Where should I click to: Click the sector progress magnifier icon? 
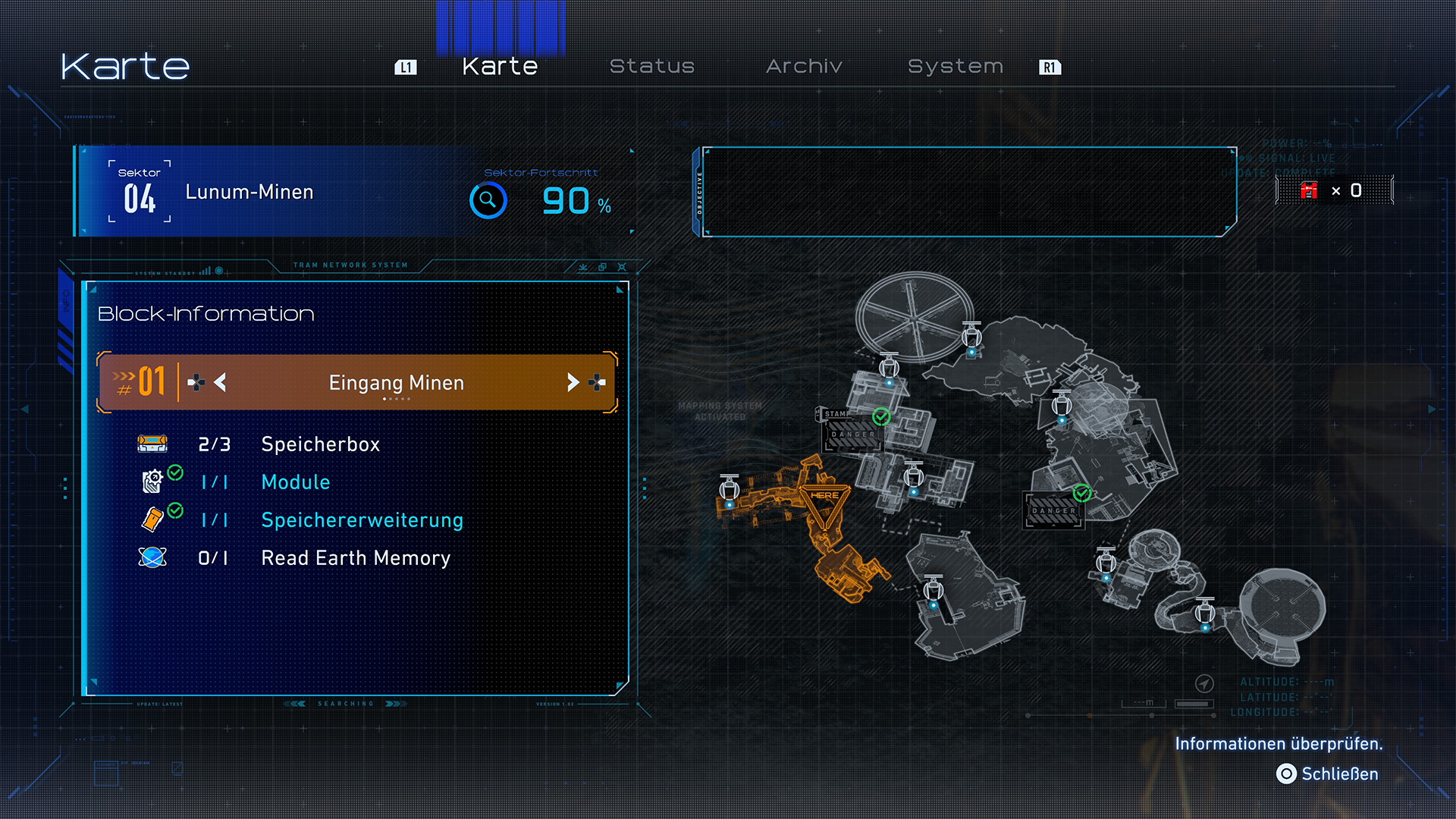[488, 200]
